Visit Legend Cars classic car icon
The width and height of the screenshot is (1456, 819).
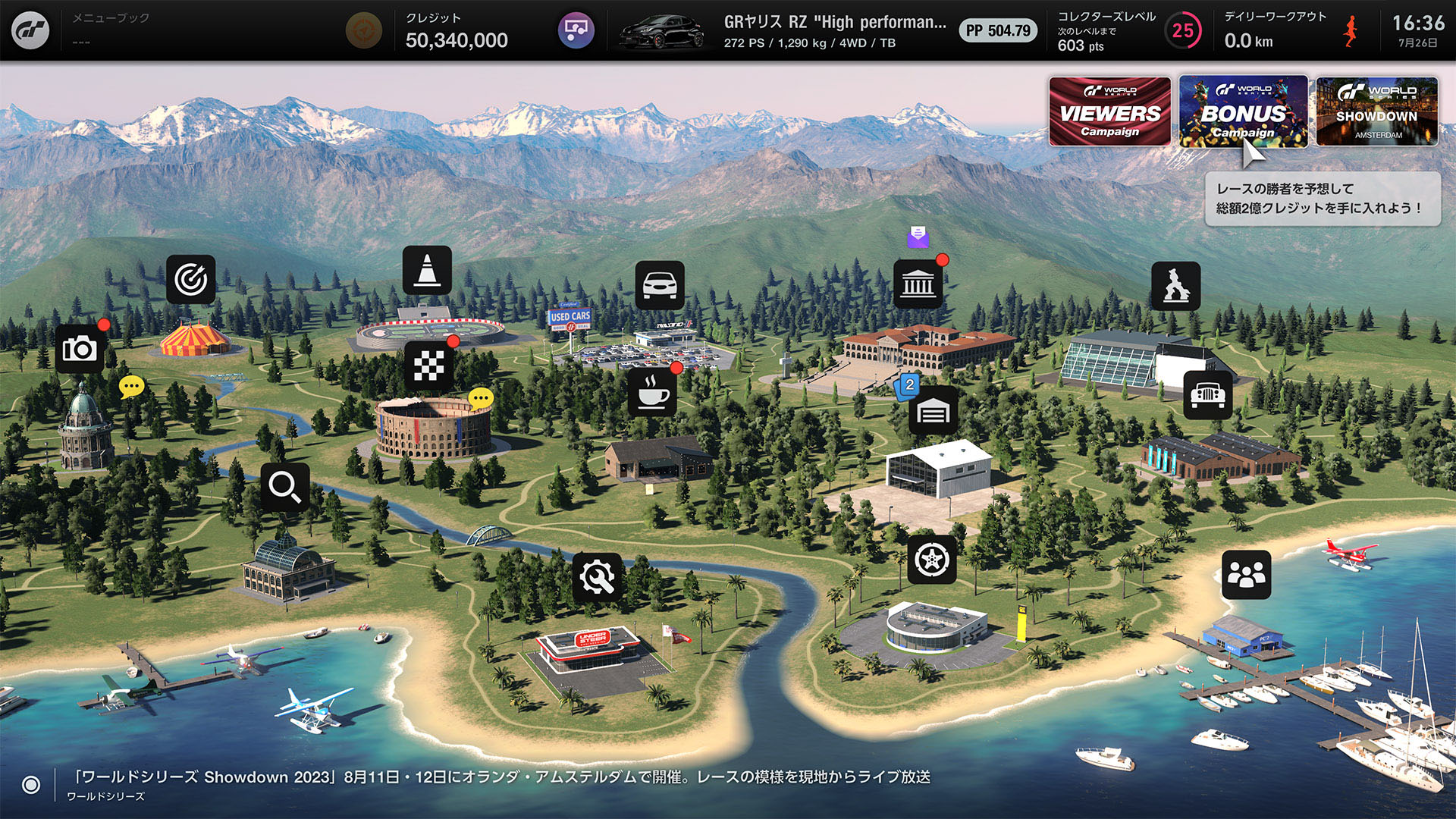point(1207,395)
